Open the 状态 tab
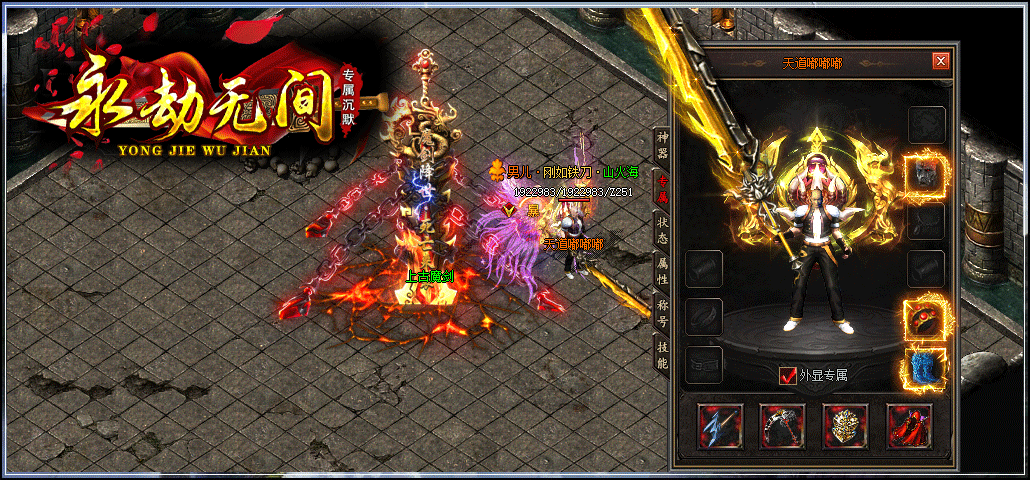The width and height of the screenshot is (1030, 480). click(x=662, y=230)
